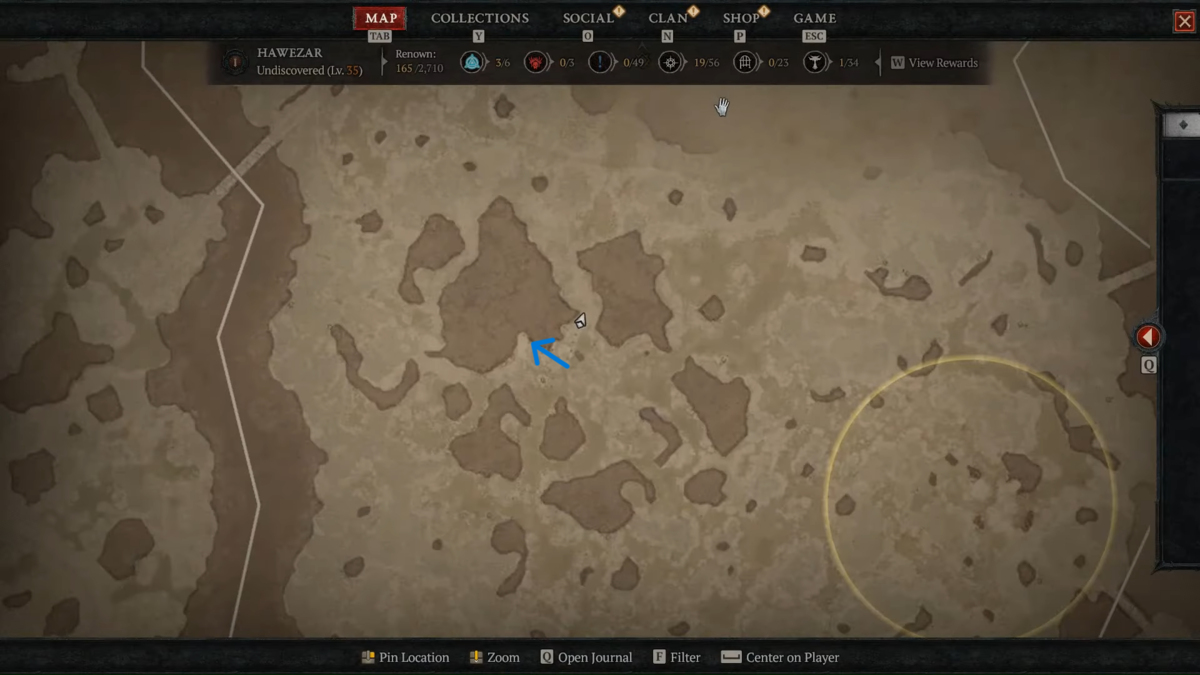The image size is (1200, 675).
Task: Open the Social tab
Action: pos(588,19)
